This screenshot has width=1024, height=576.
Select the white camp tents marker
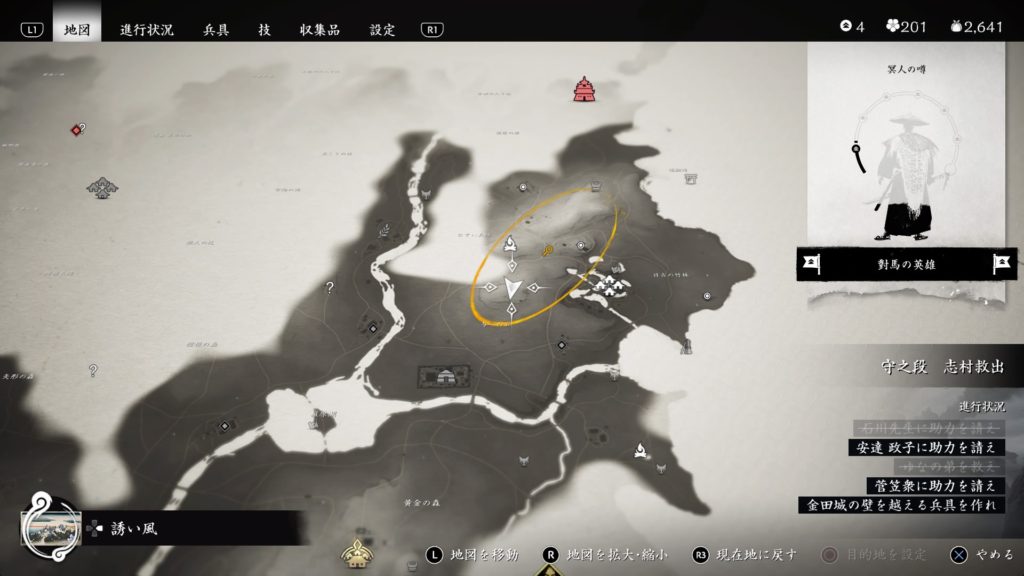[608, 287]
